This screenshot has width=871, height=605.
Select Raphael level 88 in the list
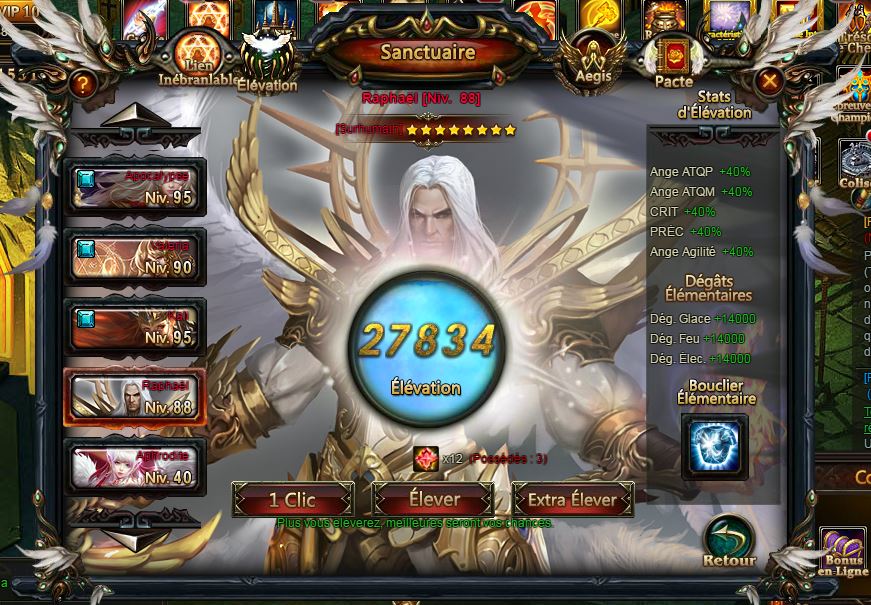click(134, 397)
